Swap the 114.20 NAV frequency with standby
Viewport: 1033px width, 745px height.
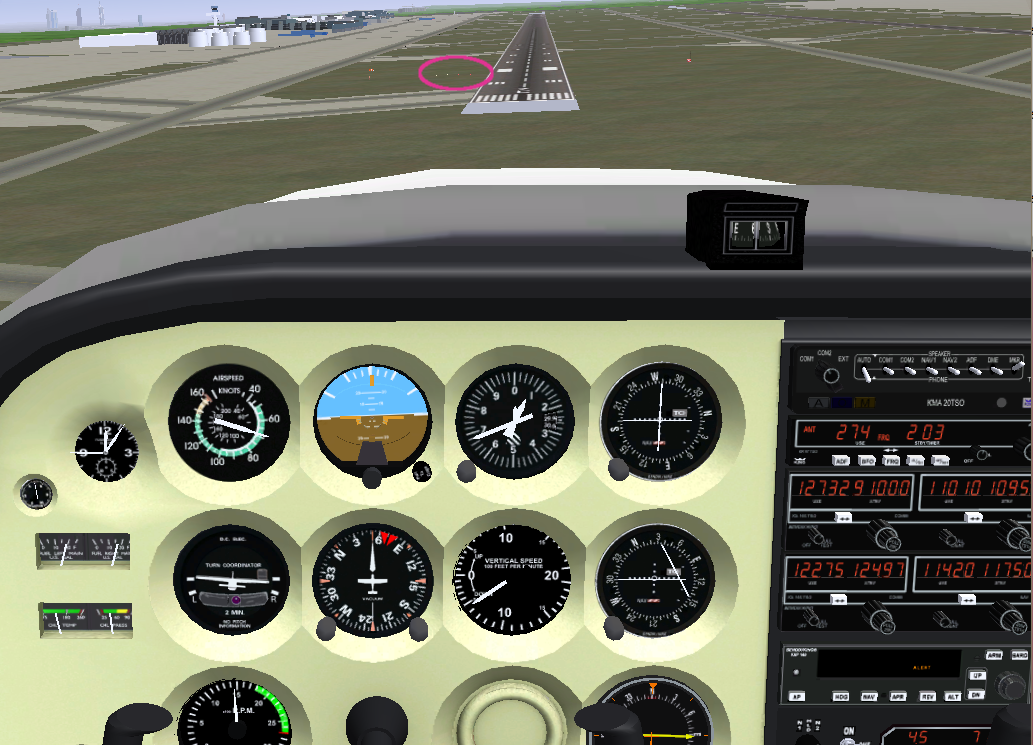[967, 598]
